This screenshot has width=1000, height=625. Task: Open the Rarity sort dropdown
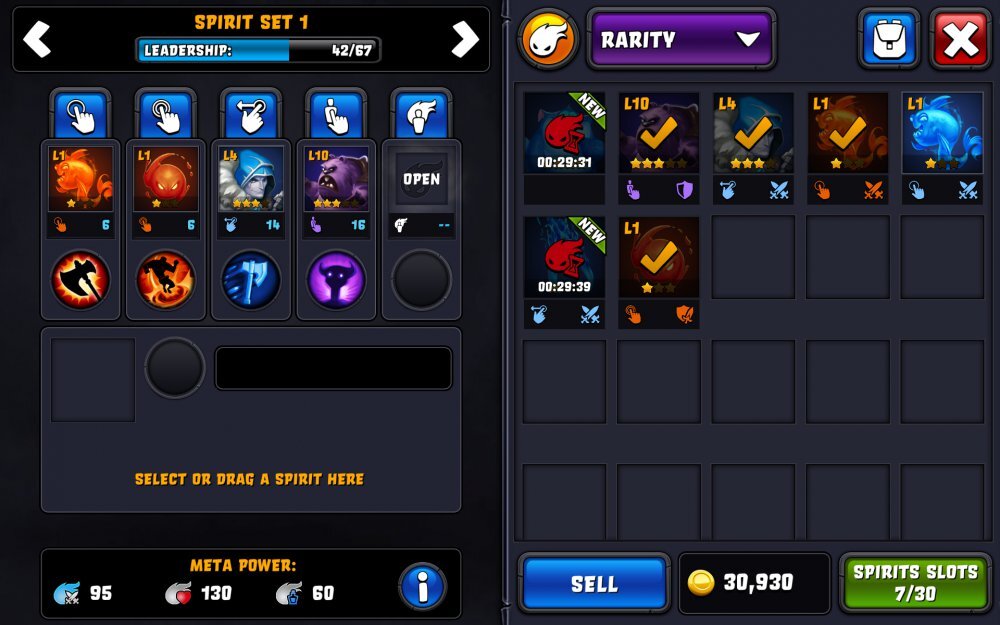[681, 40]
